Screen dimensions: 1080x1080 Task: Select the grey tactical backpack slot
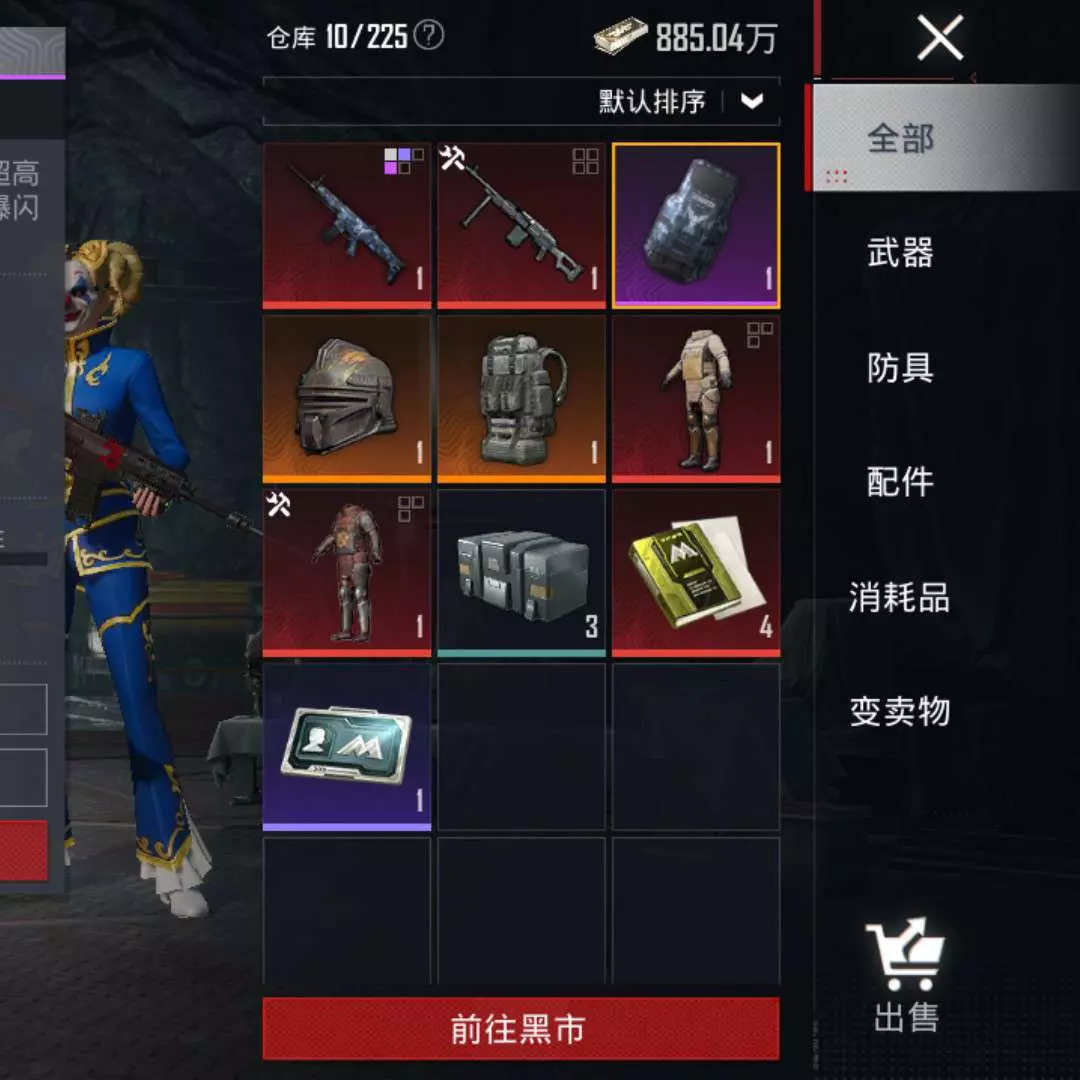[521, 399]
